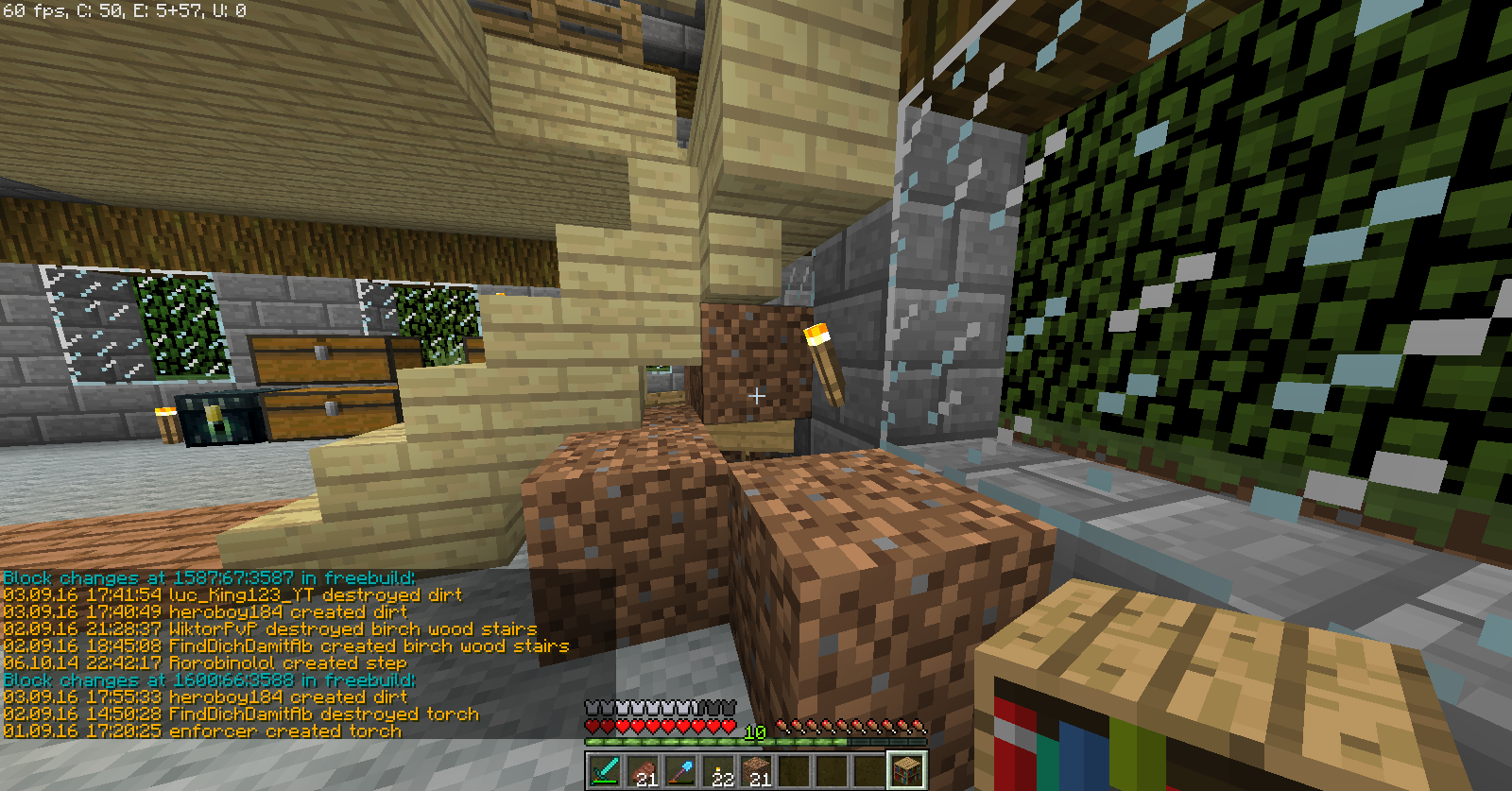Choose the diamond shovel hotbar slot
This screenshot has height=791, width=1512.
click(680, 770)
